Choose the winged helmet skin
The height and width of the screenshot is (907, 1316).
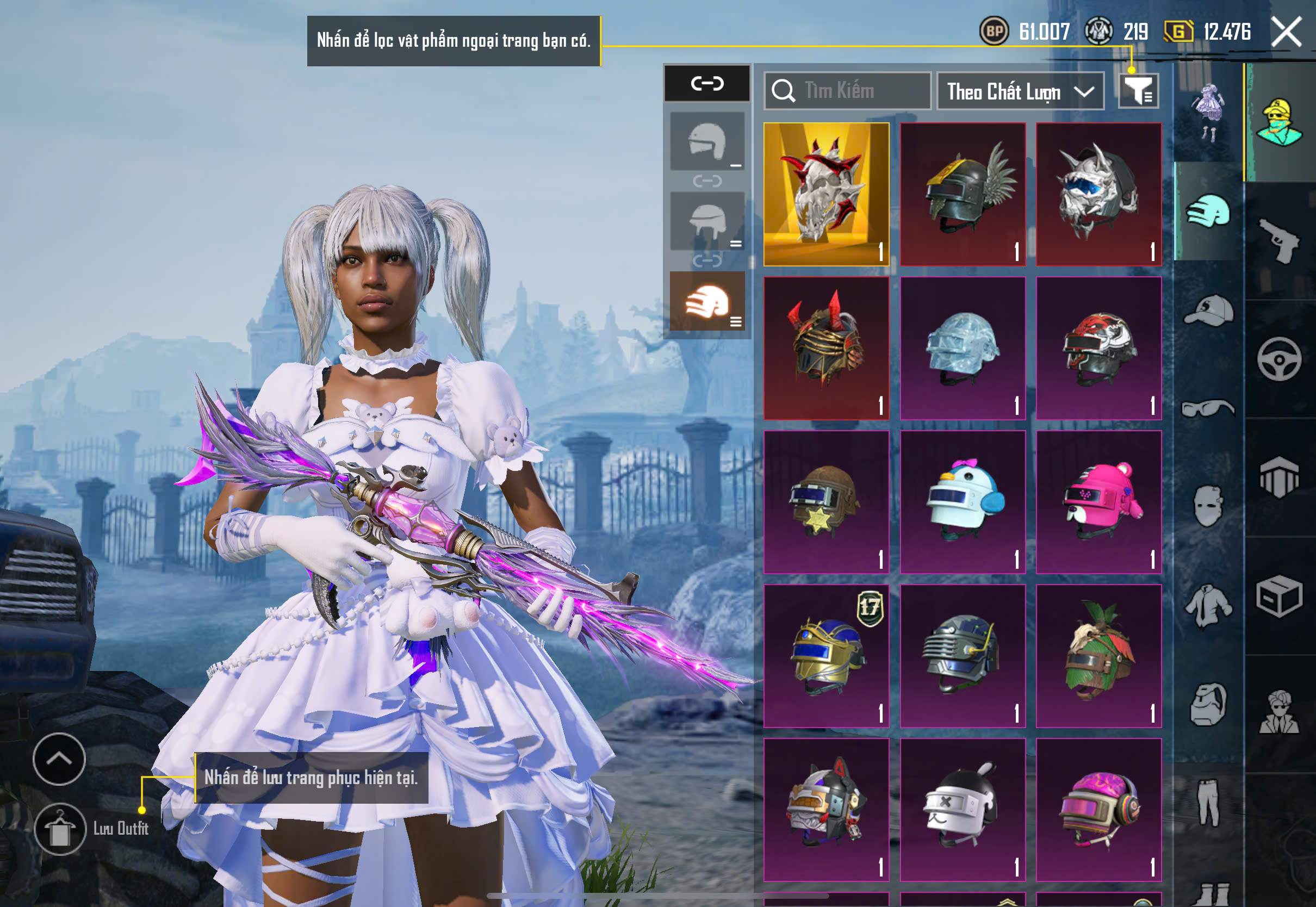coord(962,194)
